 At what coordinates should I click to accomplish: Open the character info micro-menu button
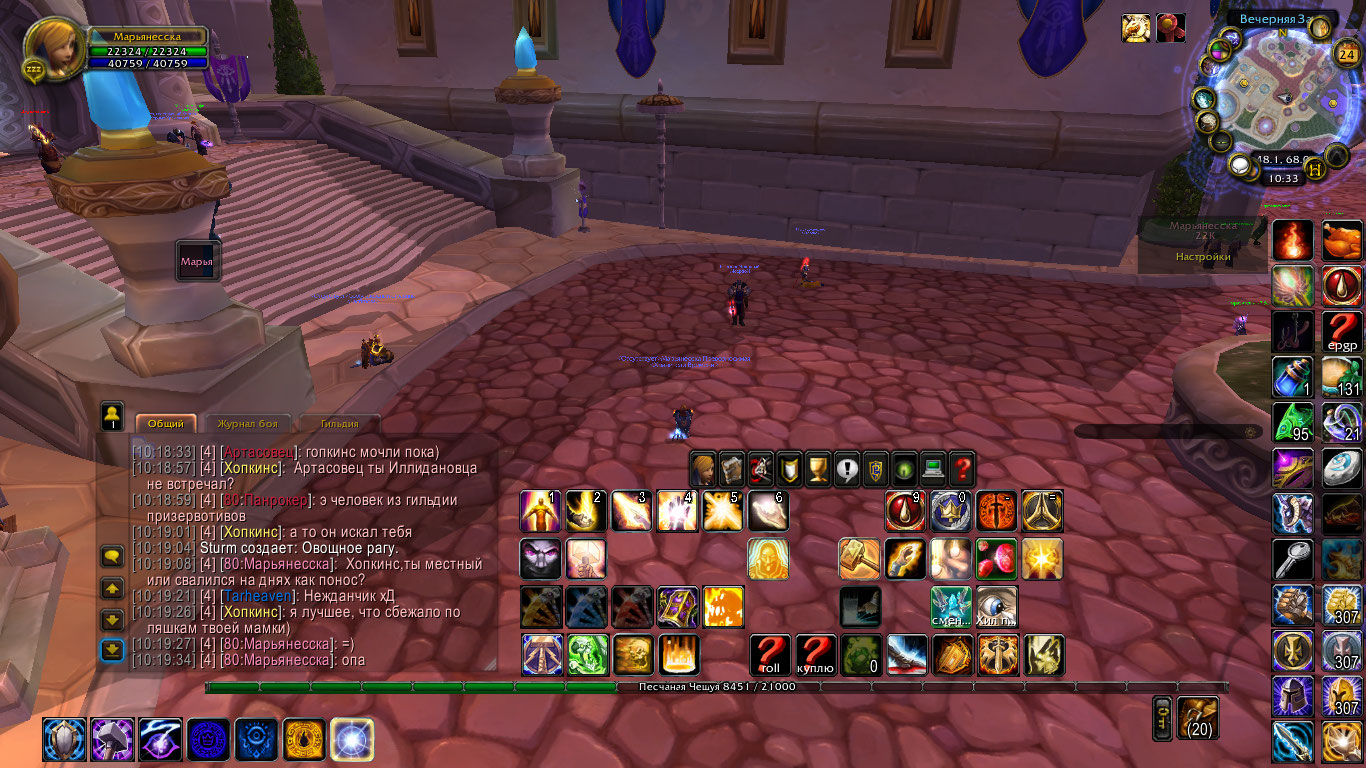pos(703,467)
